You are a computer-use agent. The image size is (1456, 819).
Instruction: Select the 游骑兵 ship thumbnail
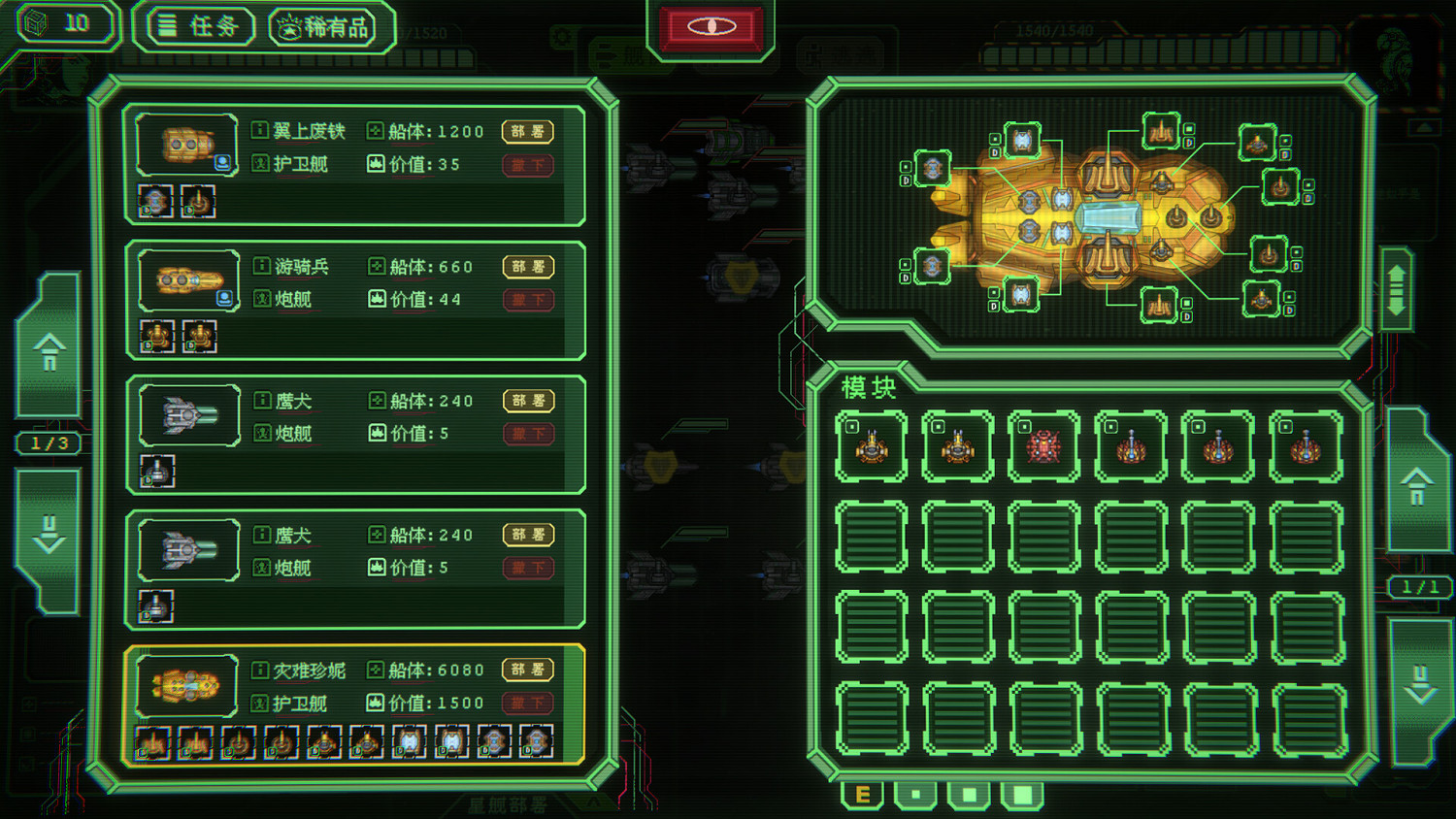(x=186, y=279)
